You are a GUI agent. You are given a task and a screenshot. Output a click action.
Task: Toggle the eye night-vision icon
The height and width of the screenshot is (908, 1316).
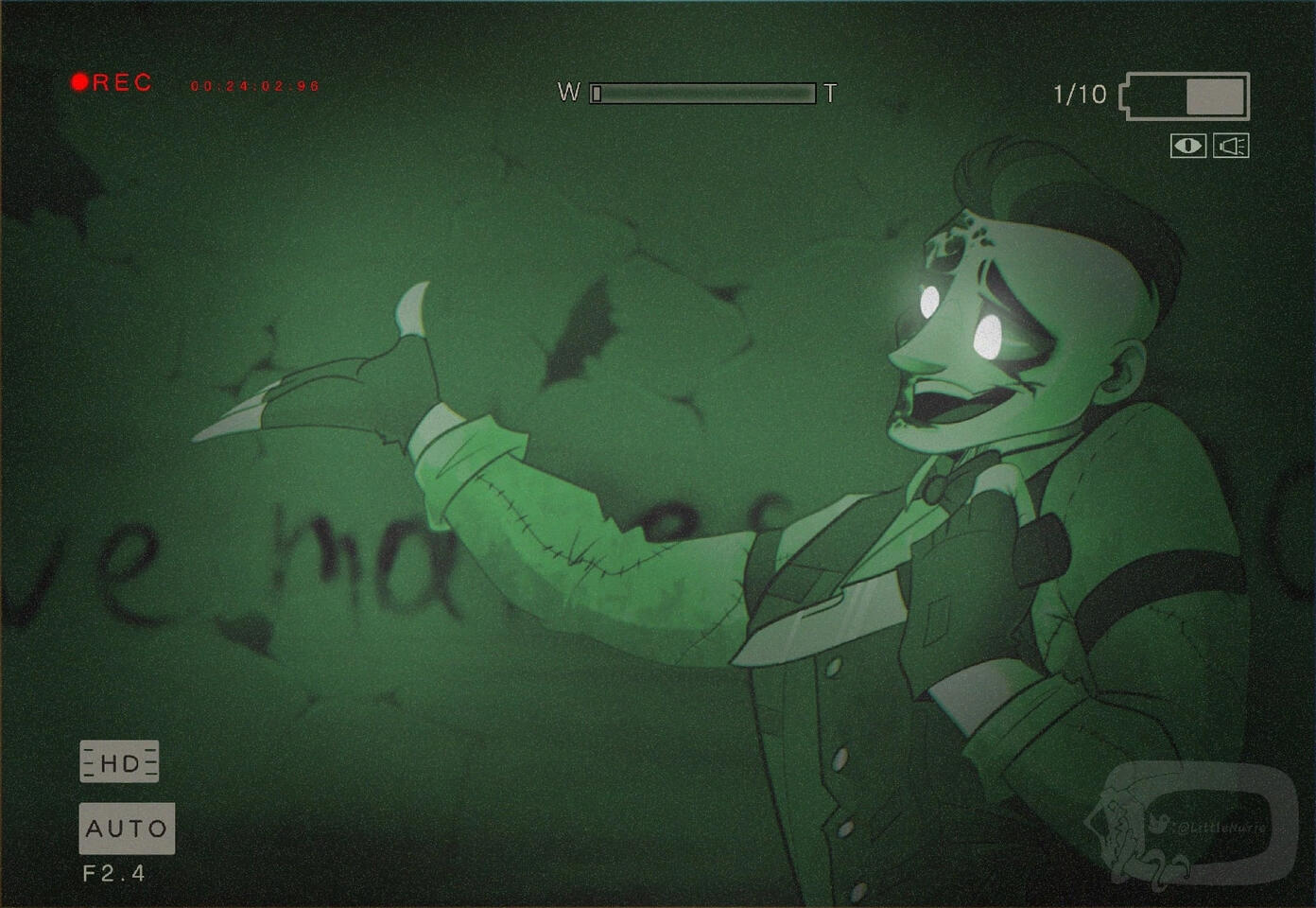tap(1187, 146)
